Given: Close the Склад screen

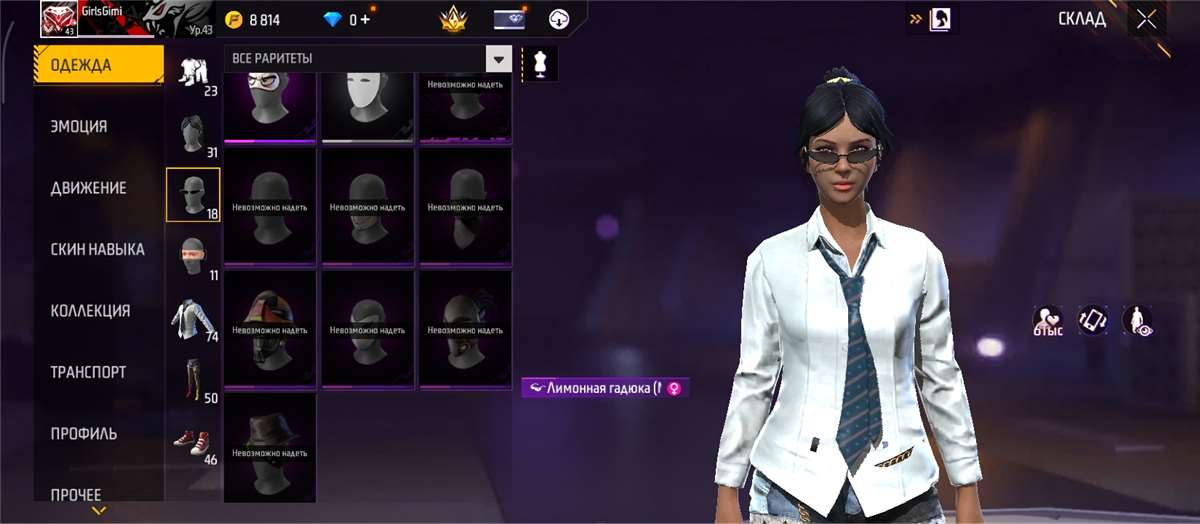Looking at the screenshot, I should (x=1146, y=19).
